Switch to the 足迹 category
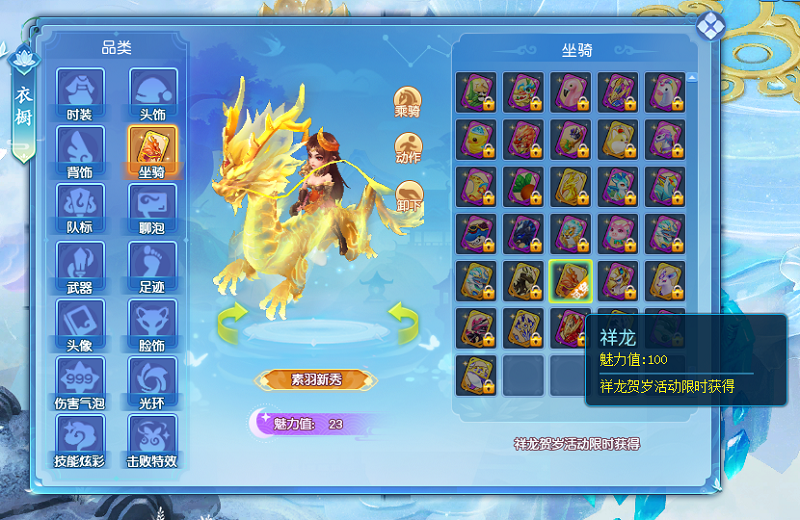800x520 pixels. [152, 266]
